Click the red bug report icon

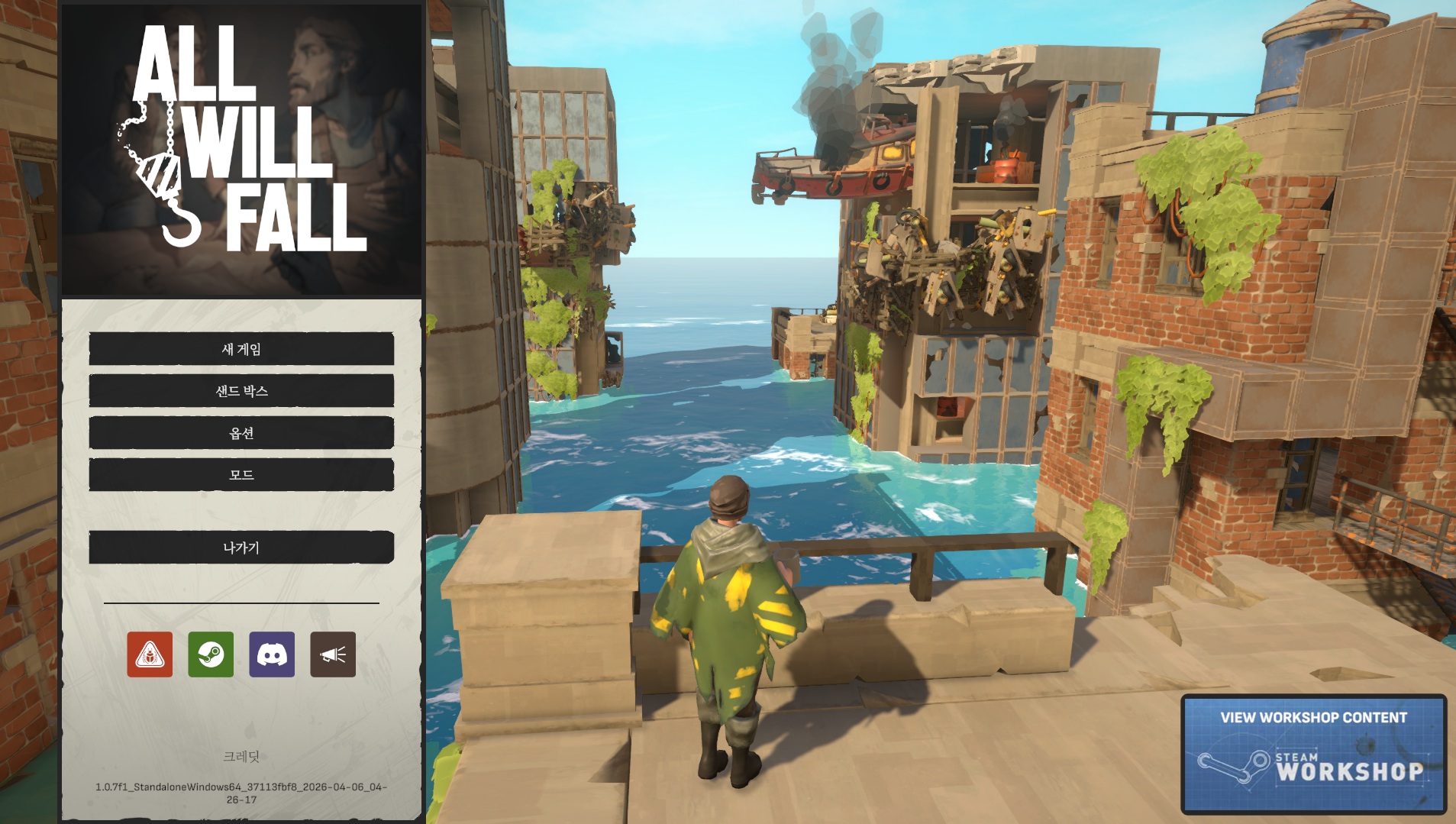[150, 654]
